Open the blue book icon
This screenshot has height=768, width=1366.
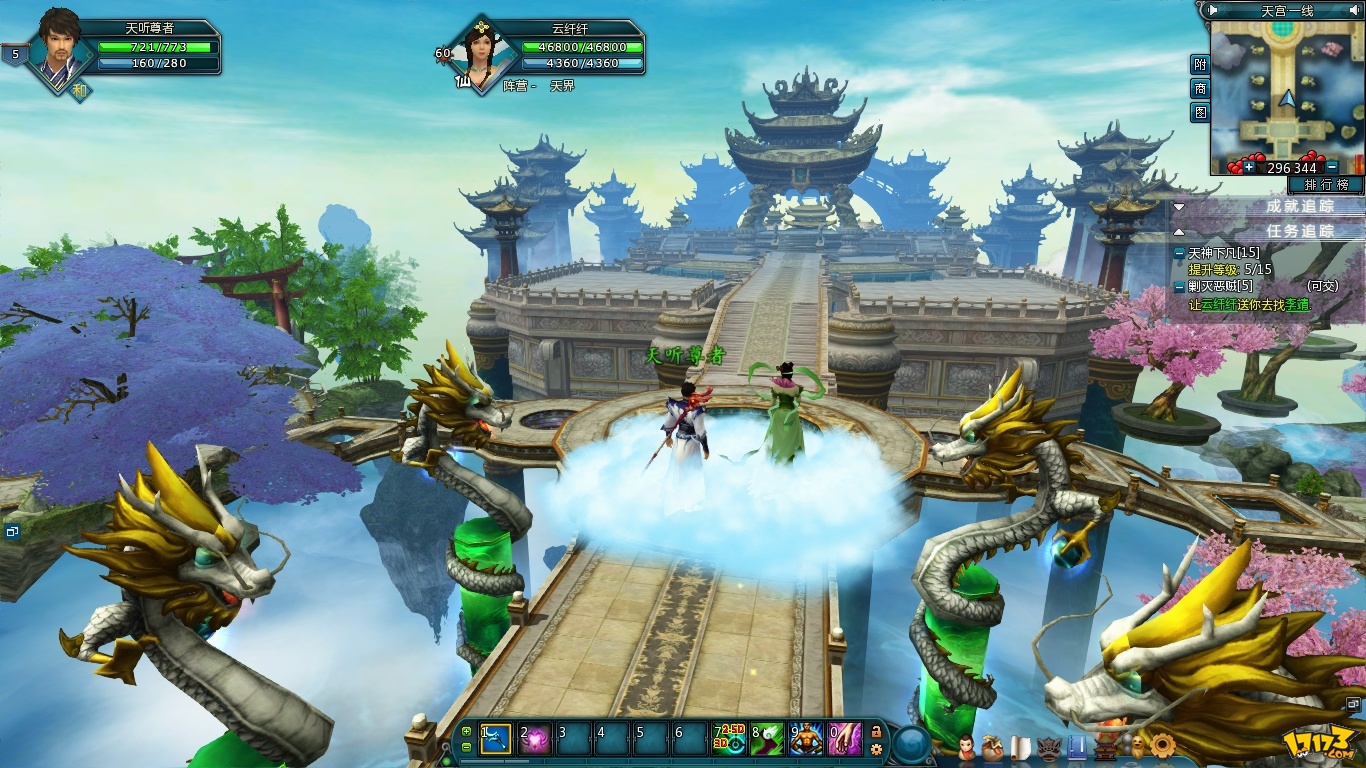[1077, 747]
